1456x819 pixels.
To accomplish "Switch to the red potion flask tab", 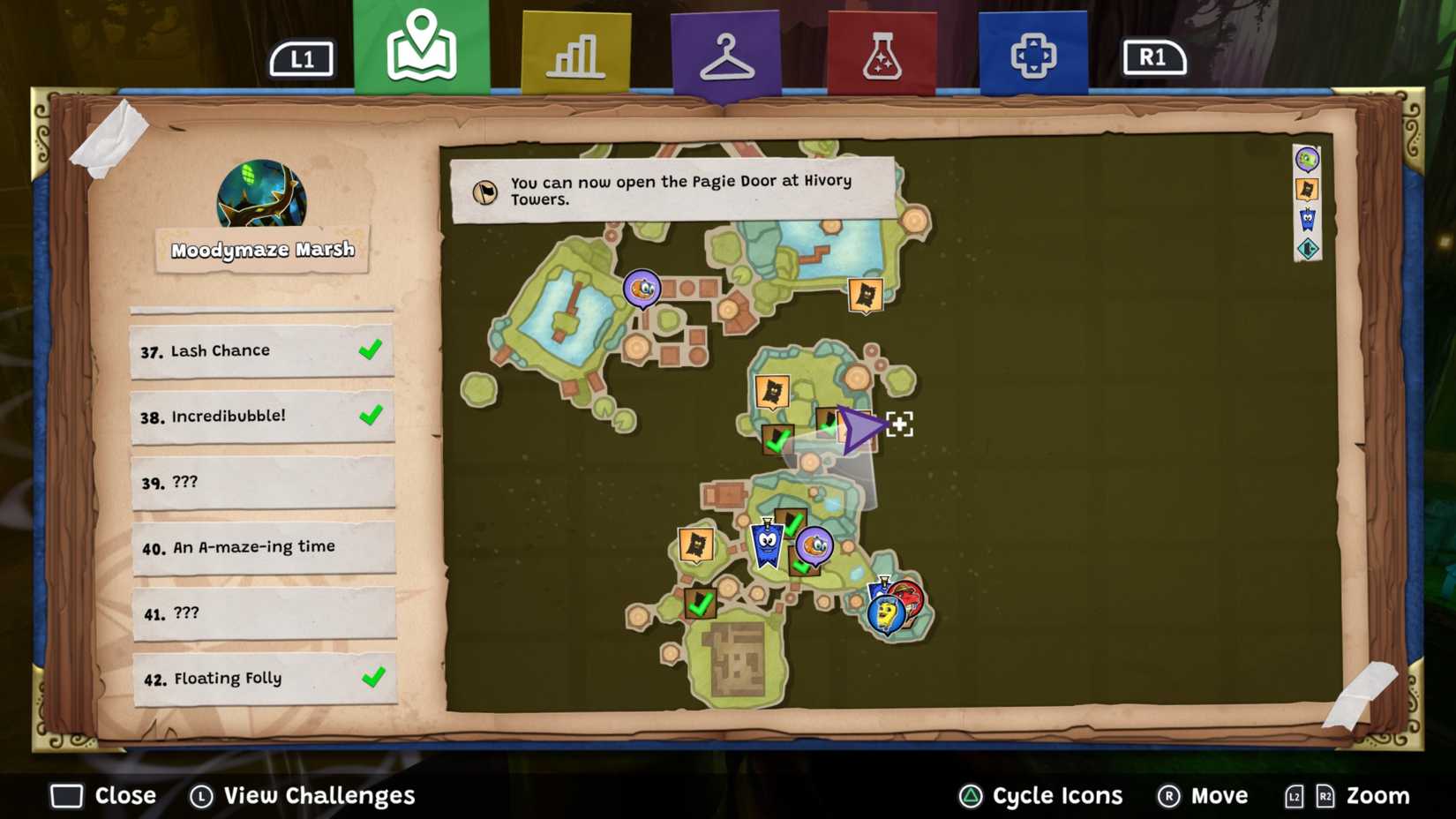I will tap(881, 55).
